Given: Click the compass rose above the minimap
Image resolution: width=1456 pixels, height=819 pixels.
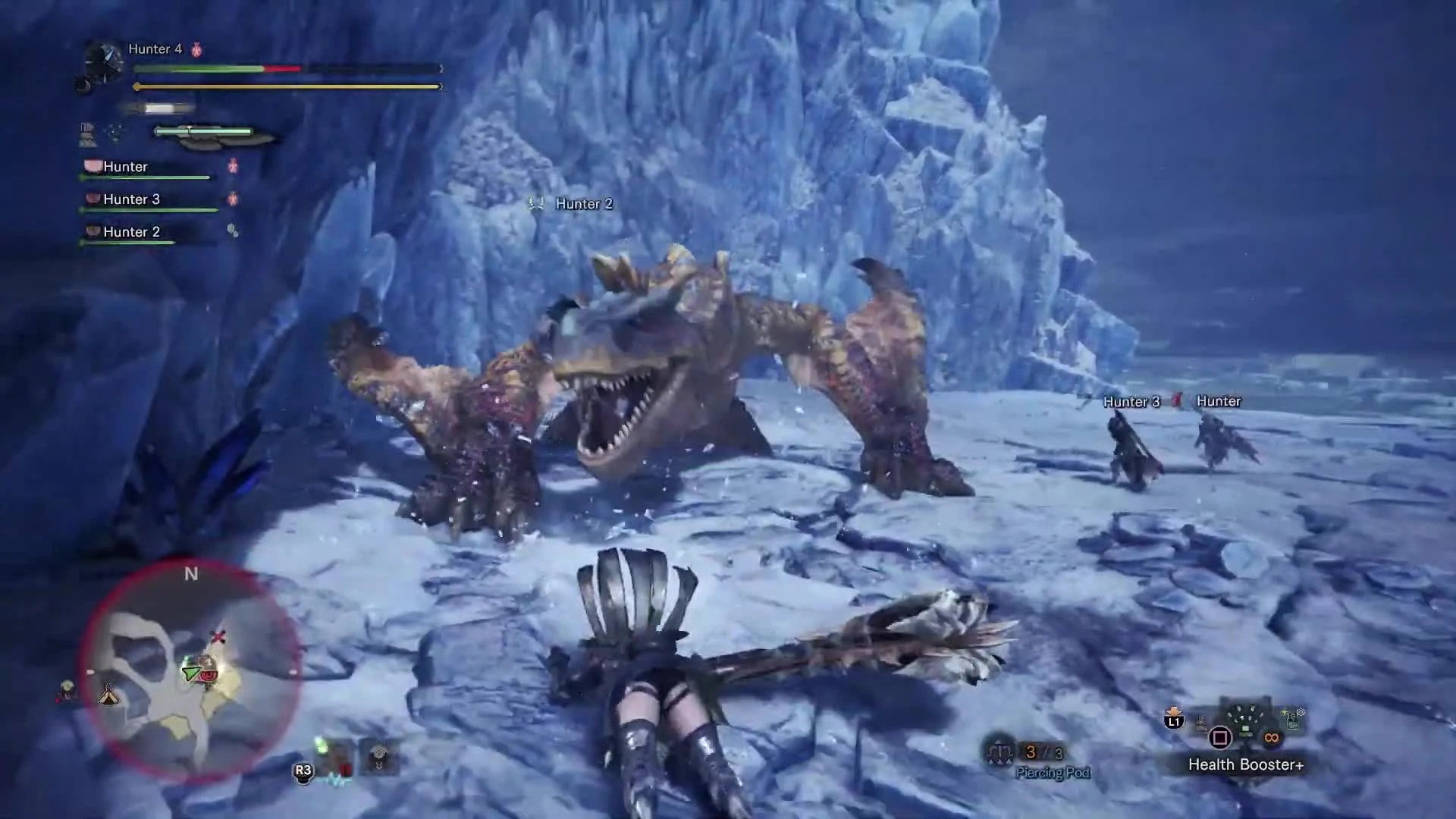Looking at the screenshot, I should click(192, 575).
